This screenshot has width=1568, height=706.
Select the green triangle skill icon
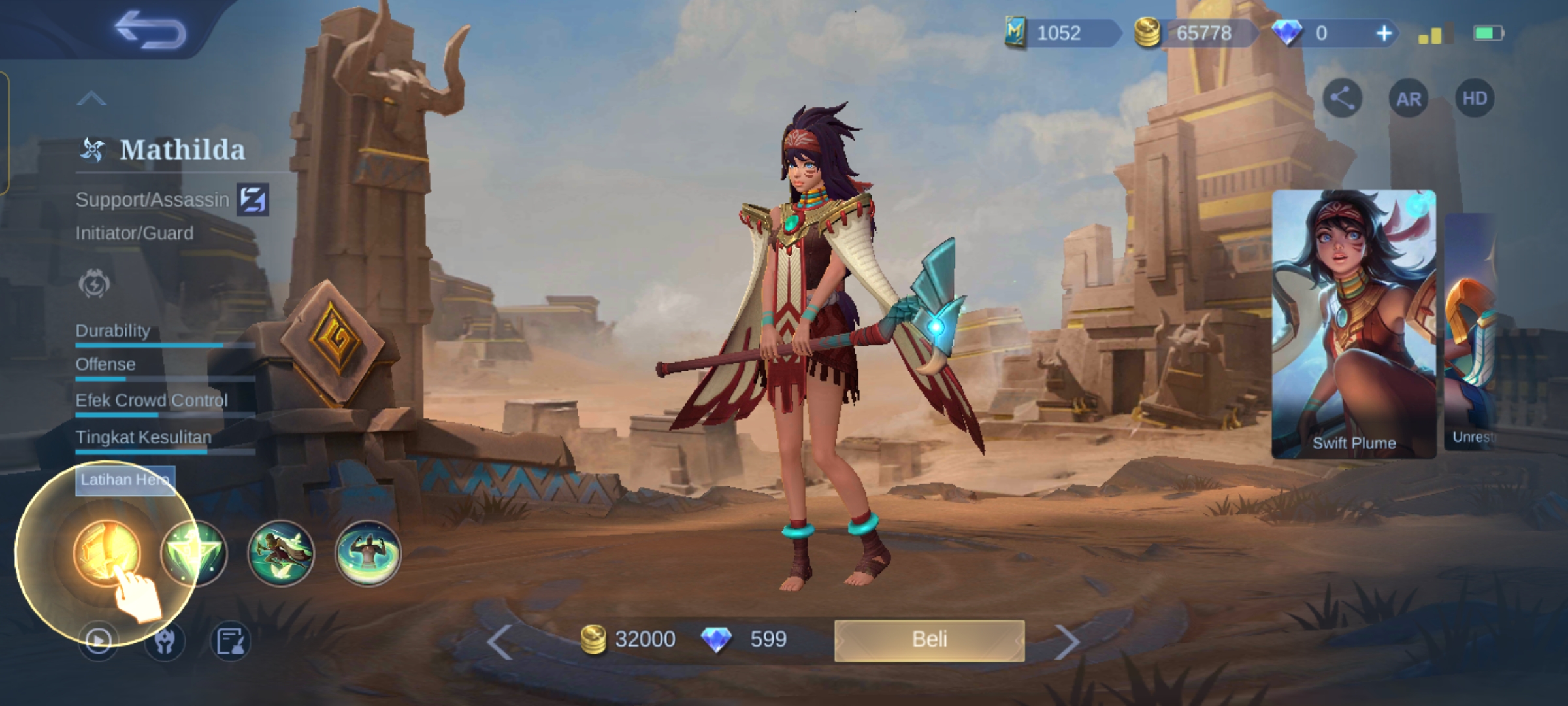click(x=194, y=553)
